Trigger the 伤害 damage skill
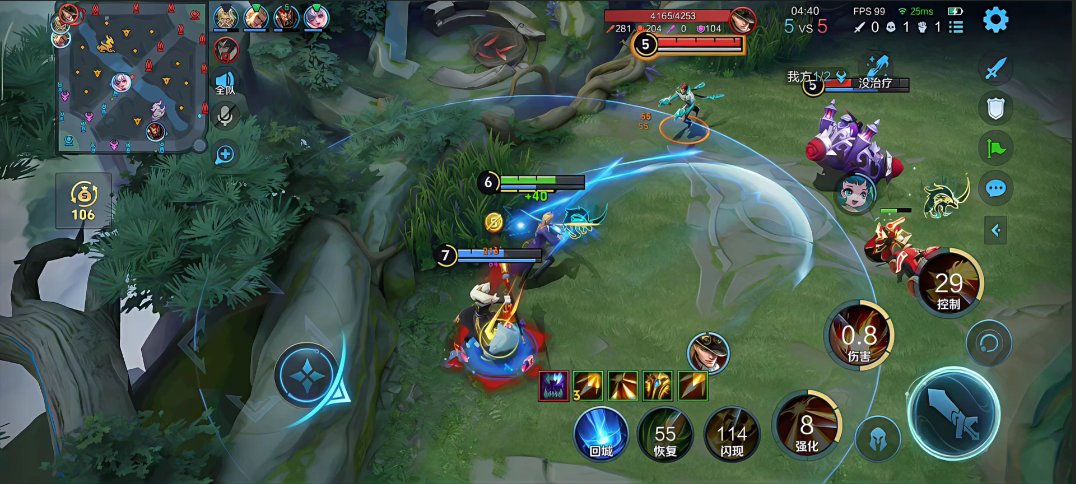The height and width of the screenshot is (484, 1076). 858,336
